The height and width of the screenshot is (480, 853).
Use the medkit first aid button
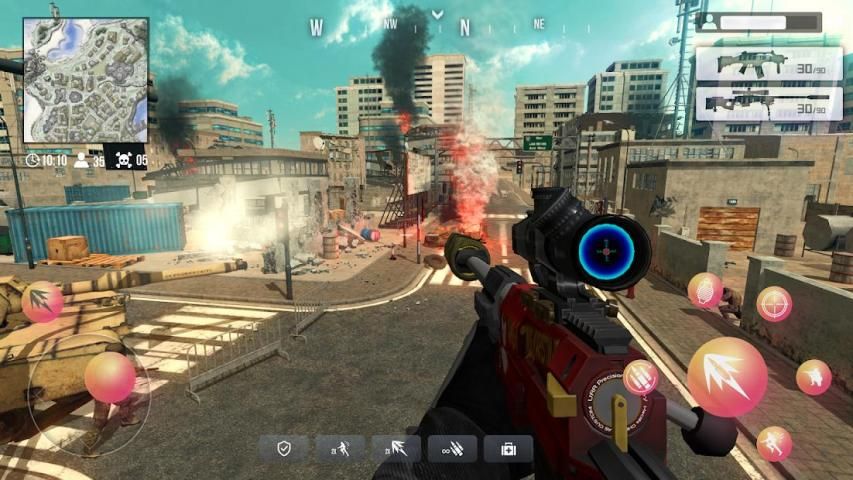(x=508, y=448)
